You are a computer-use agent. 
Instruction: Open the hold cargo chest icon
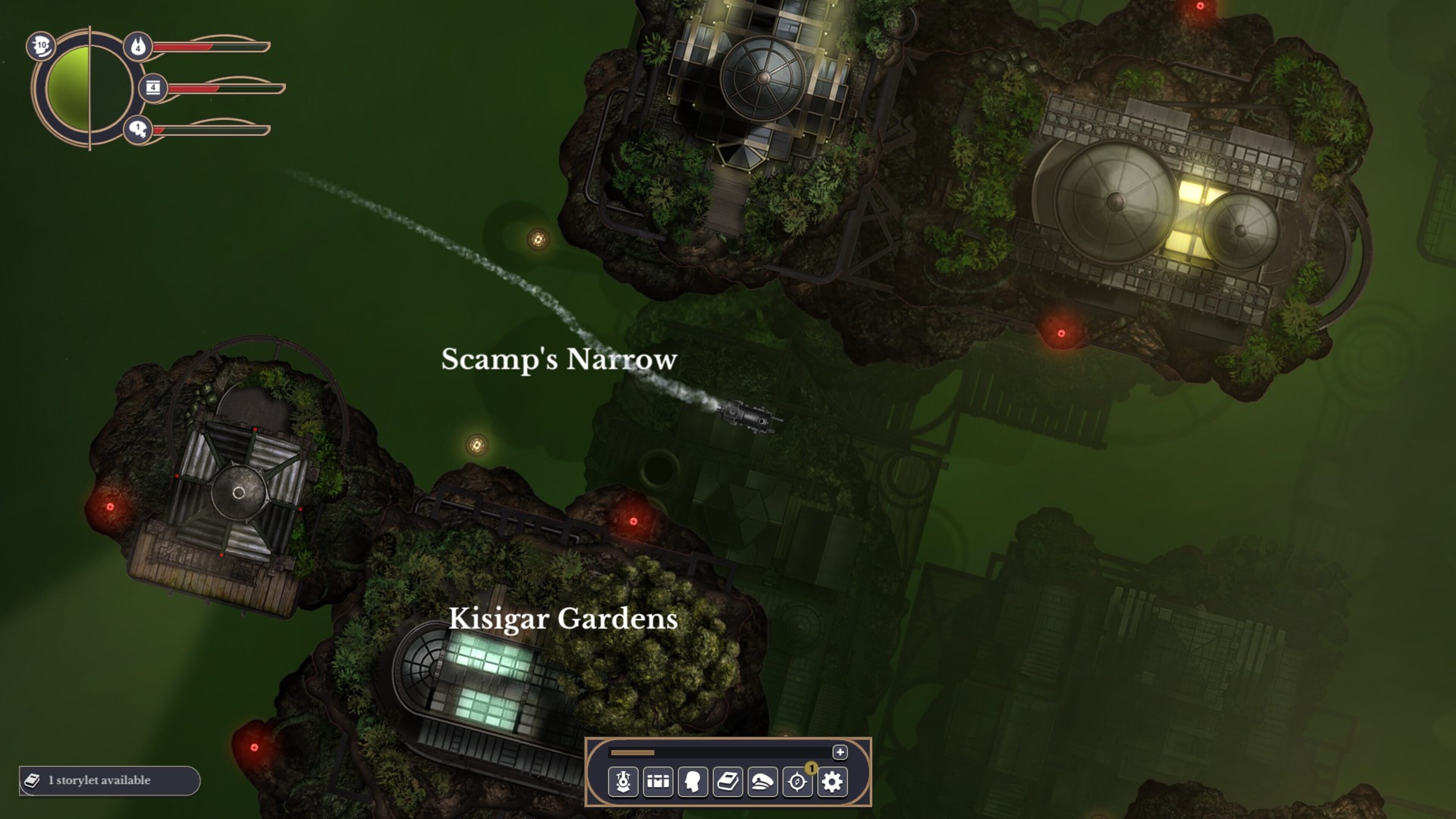click(x=658, y=782)
